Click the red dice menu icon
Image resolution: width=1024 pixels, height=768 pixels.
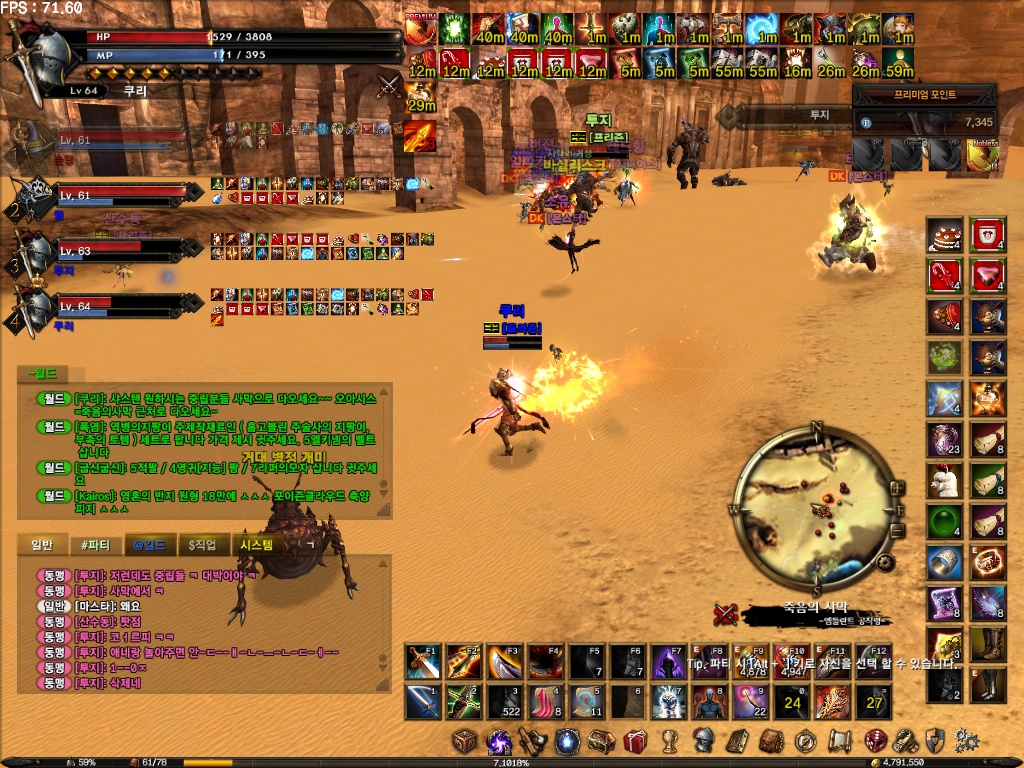coord(875,741)
